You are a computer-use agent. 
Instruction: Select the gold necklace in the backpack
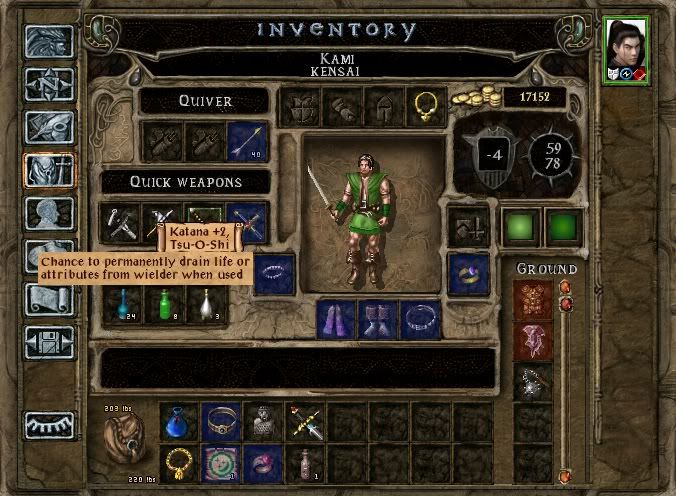pyautogui.click(x=178, y=463)
